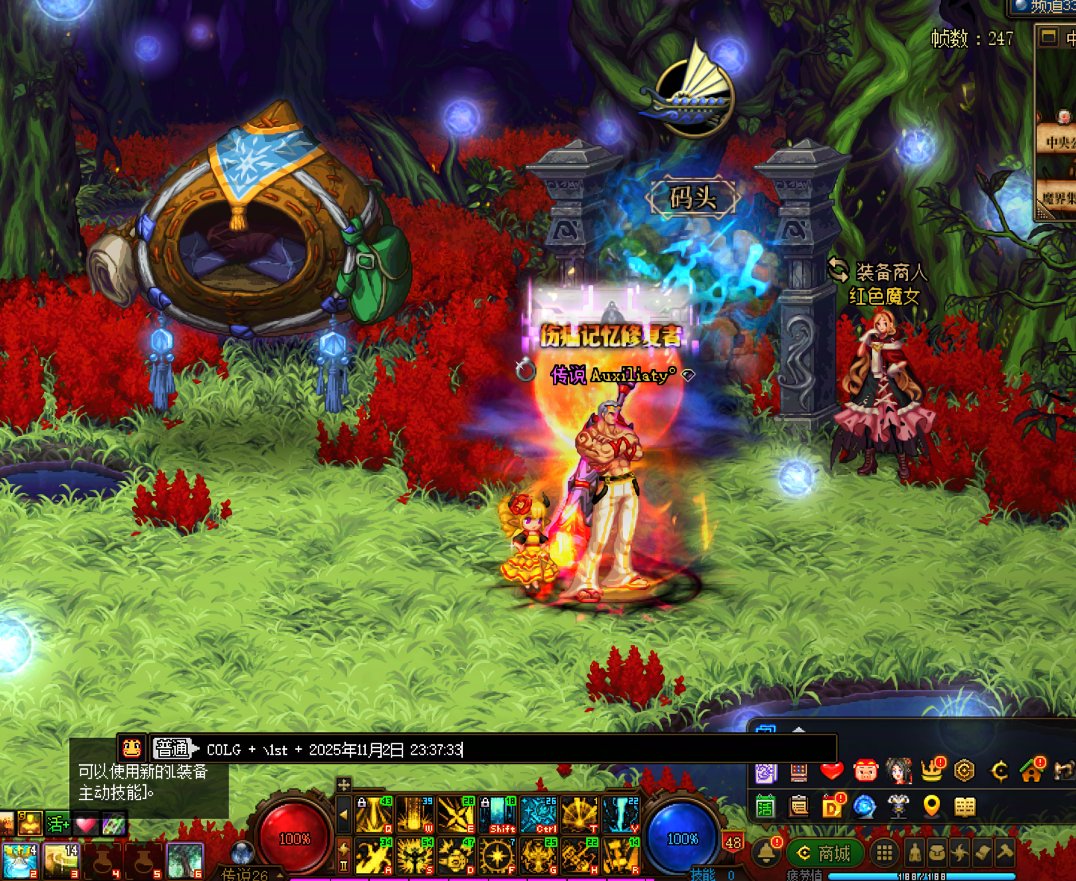The height and width of the screenshot is (881, 1076).
Task: Click the skill bar left arrow
Action: pos(344,816)
